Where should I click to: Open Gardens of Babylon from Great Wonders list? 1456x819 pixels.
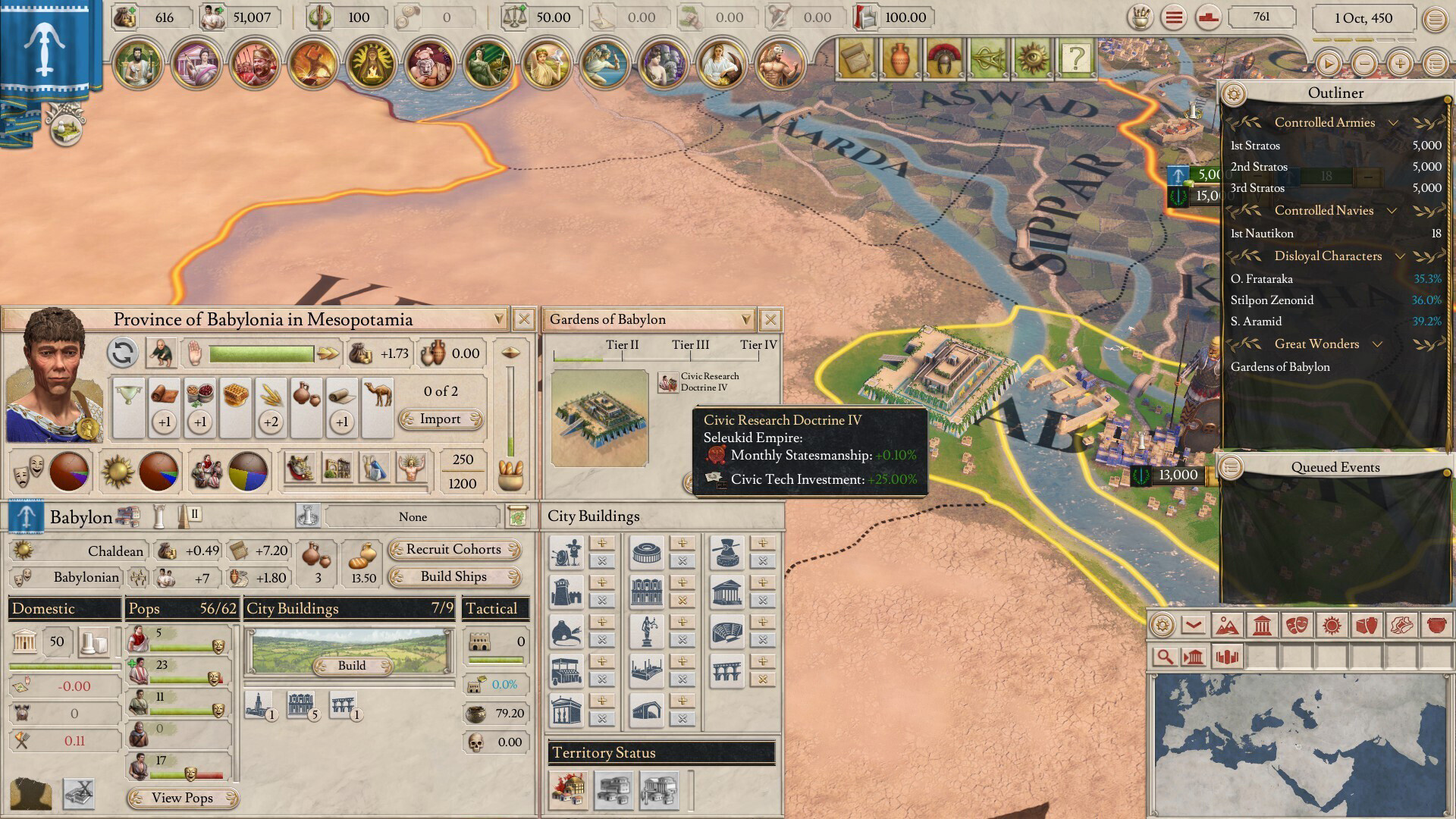(x=1280, y=367)
